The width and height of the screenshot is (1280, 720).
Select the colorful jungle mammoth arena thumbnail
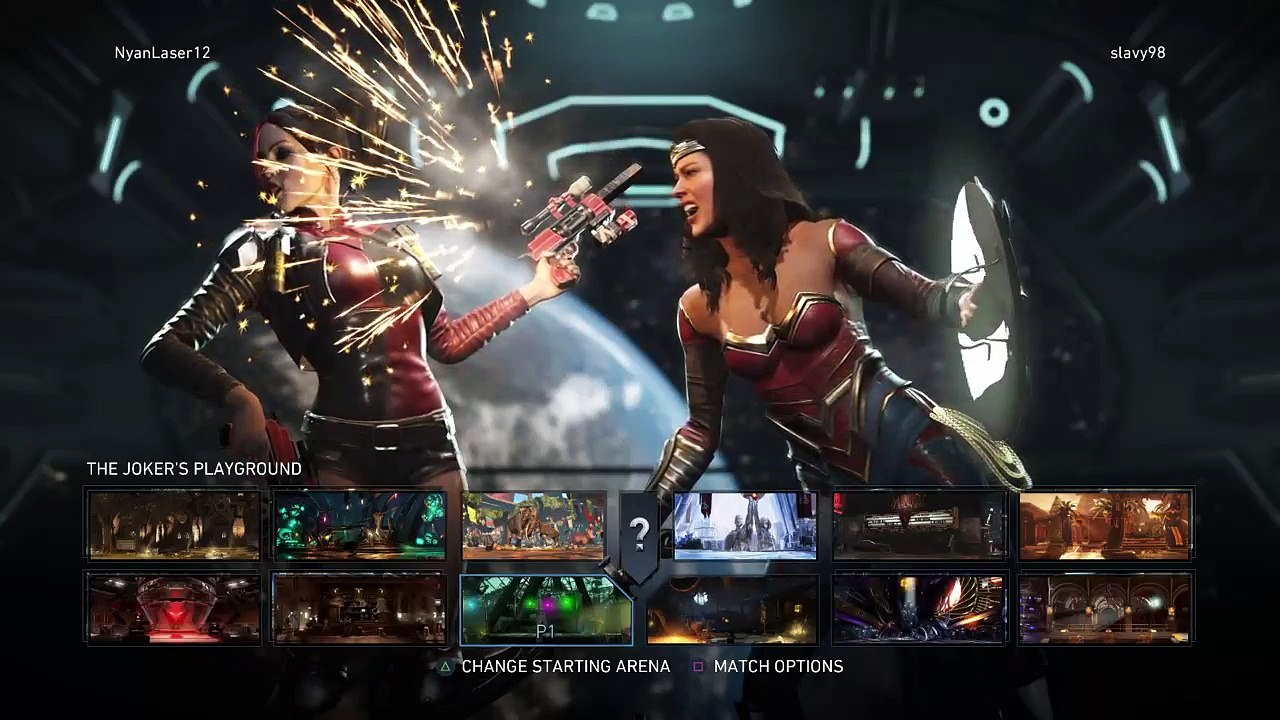533,525
